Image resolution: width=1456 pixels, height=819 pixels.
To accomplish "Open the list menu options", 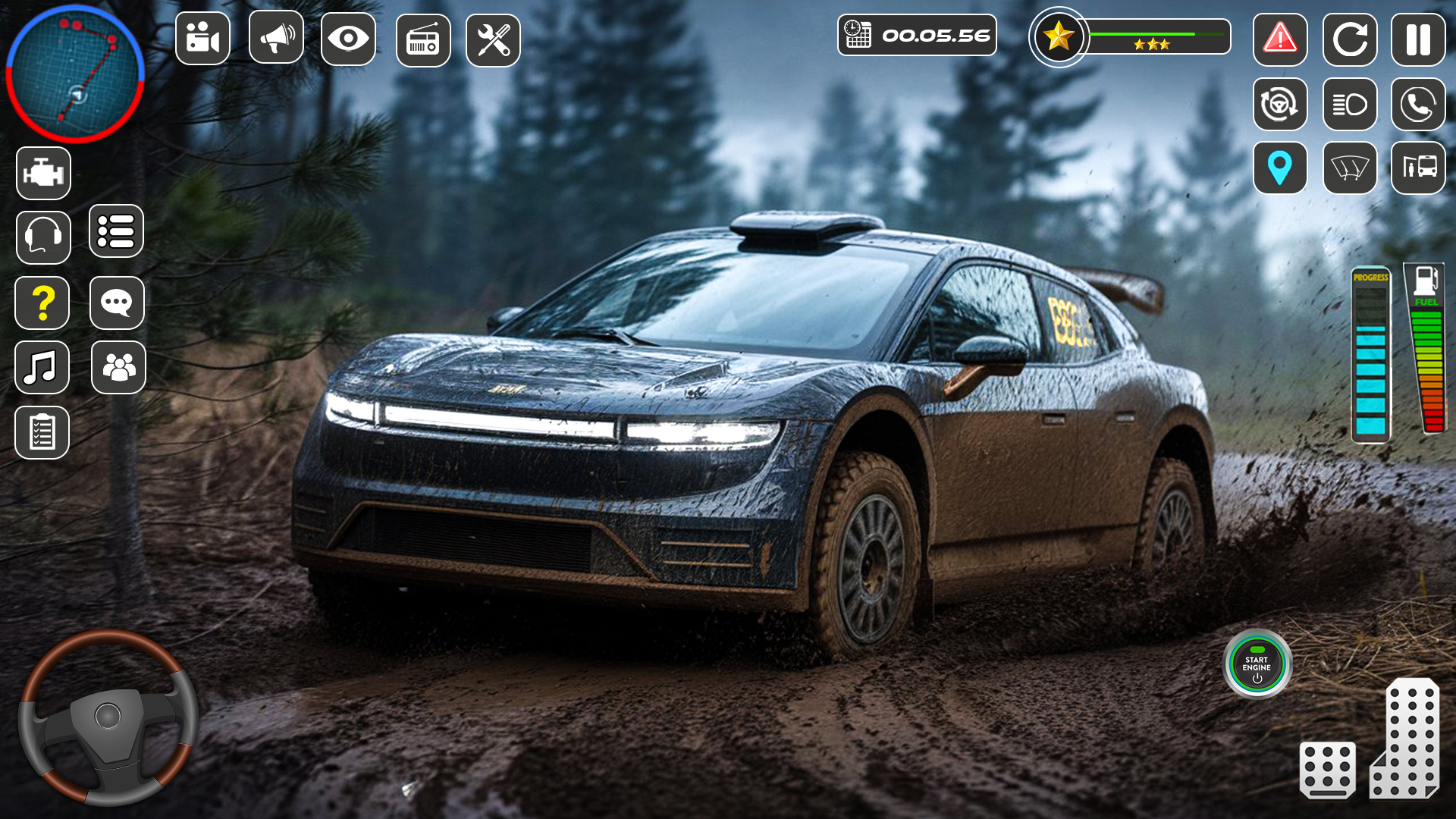I will (117, 232).
